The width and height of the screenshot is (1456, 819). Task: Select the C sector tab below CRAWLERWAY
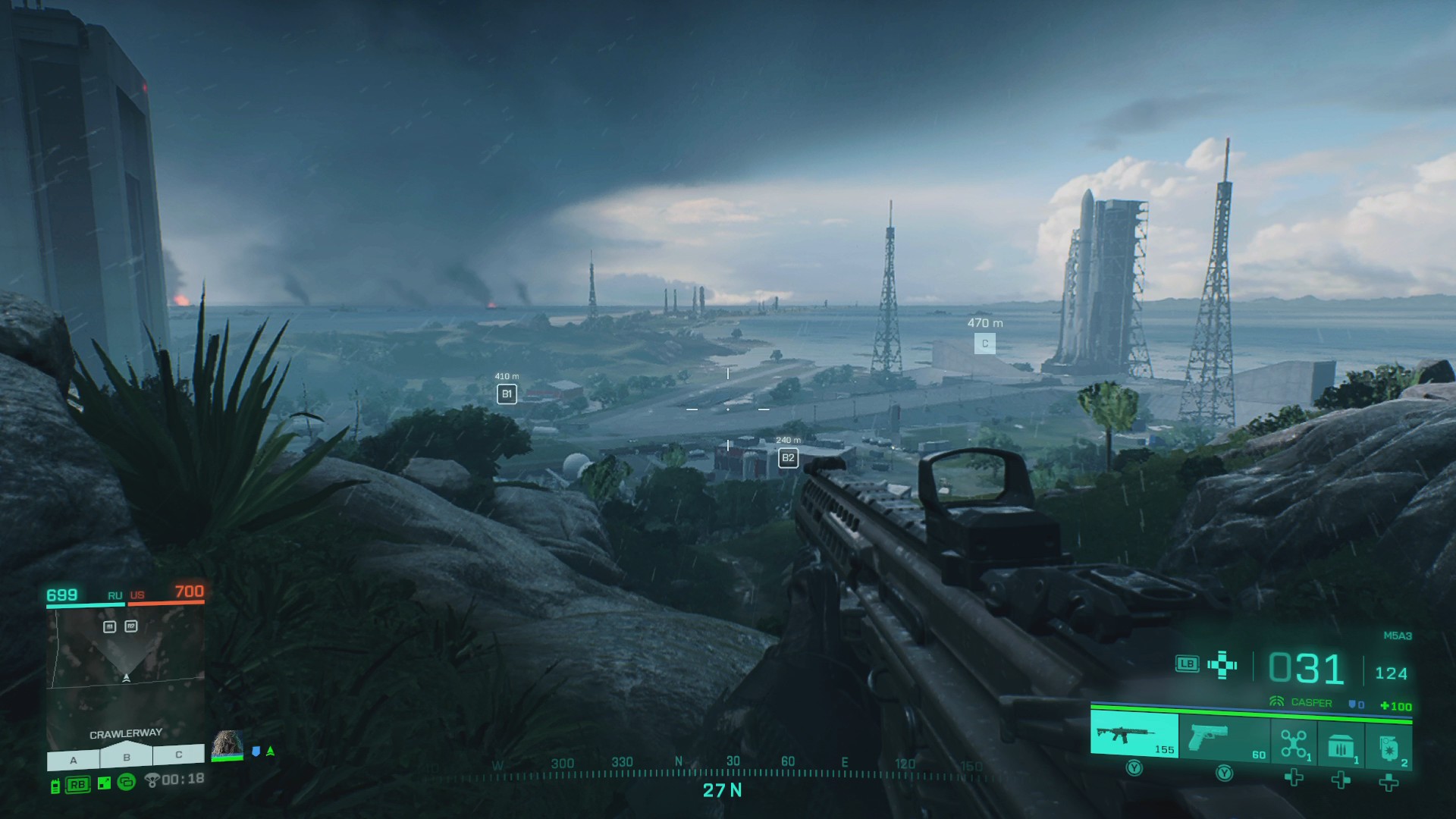point(178,755)
